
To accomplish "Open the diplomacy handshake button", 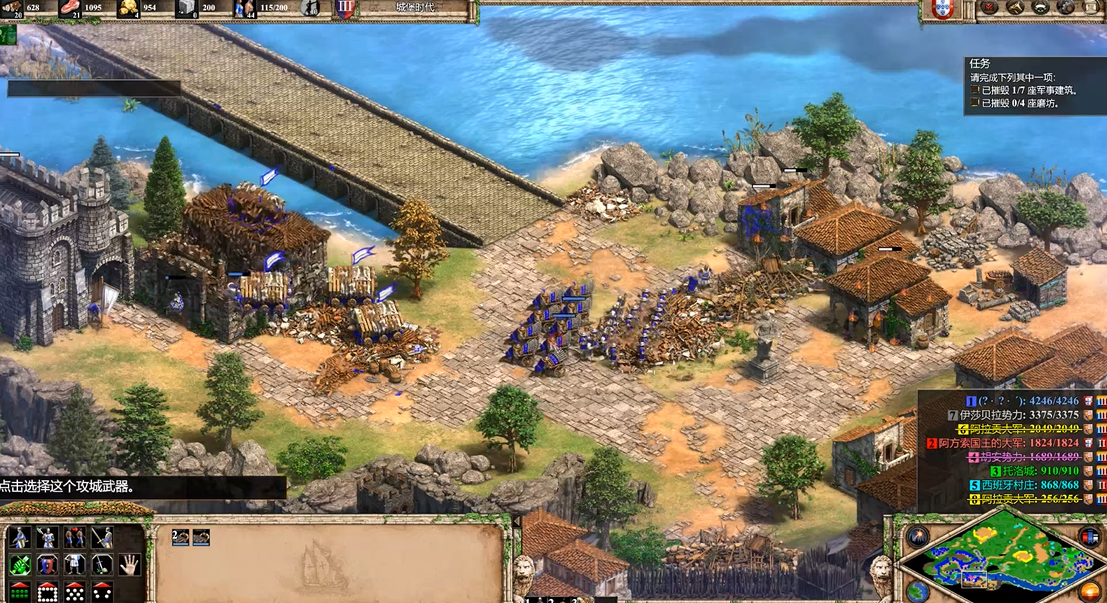I will (1040, 8).
